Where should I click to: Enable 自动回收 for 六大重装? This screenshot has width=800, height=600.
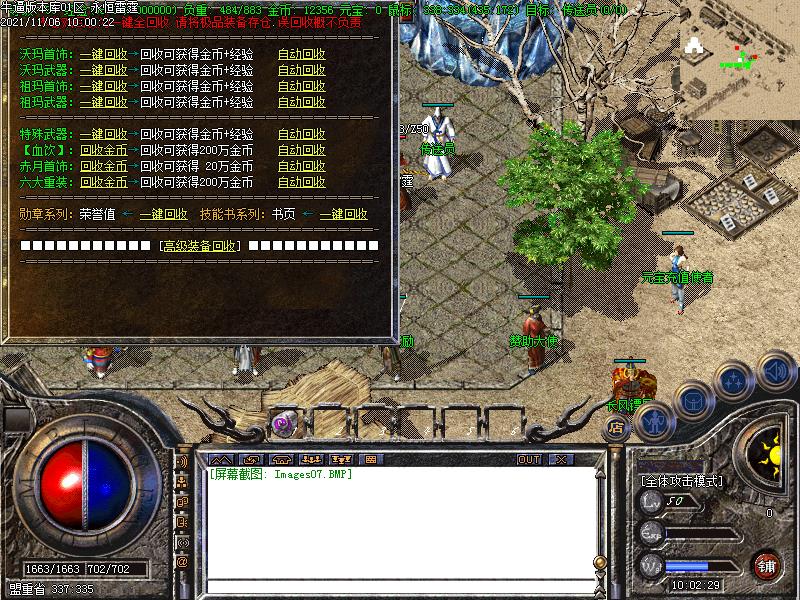tap(302, 182)
